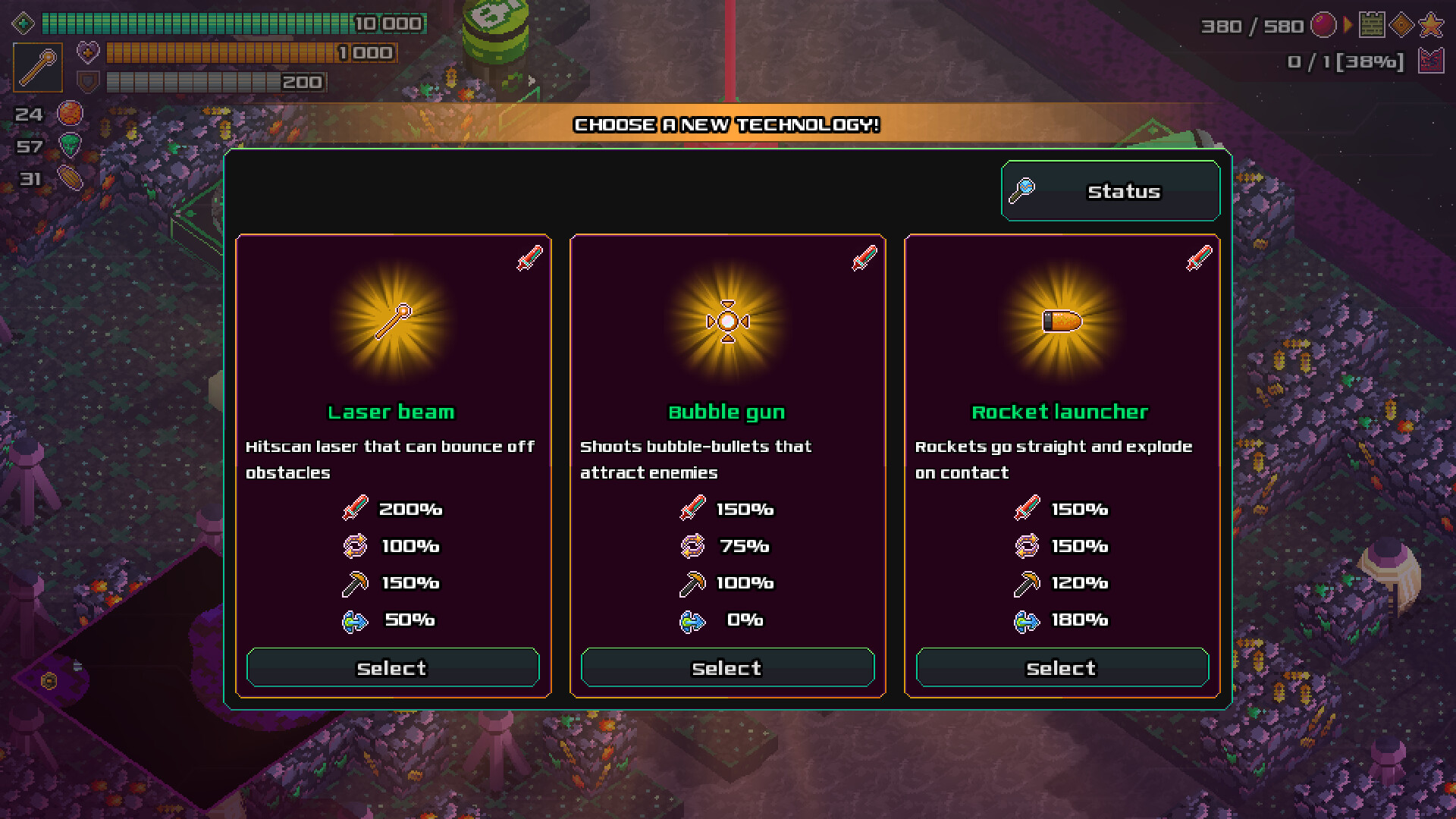Select the Bubble gun technology
The height and width of the screenshot is (819, 1456).
pyautogui.click(x=726, y=667)
